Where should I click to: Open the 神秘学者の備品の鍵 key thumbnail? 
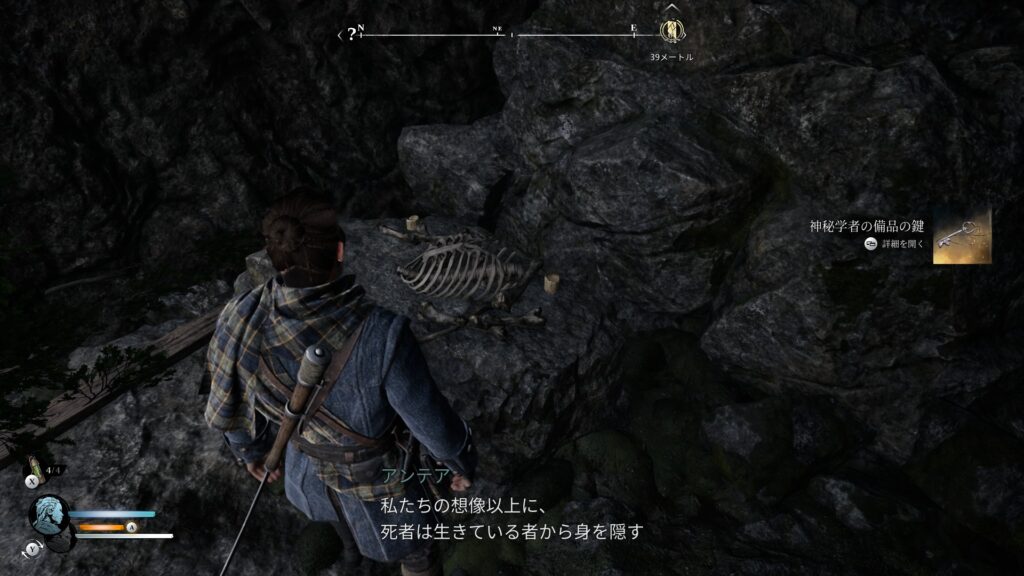pyautogui.click(x=962, y=237)
